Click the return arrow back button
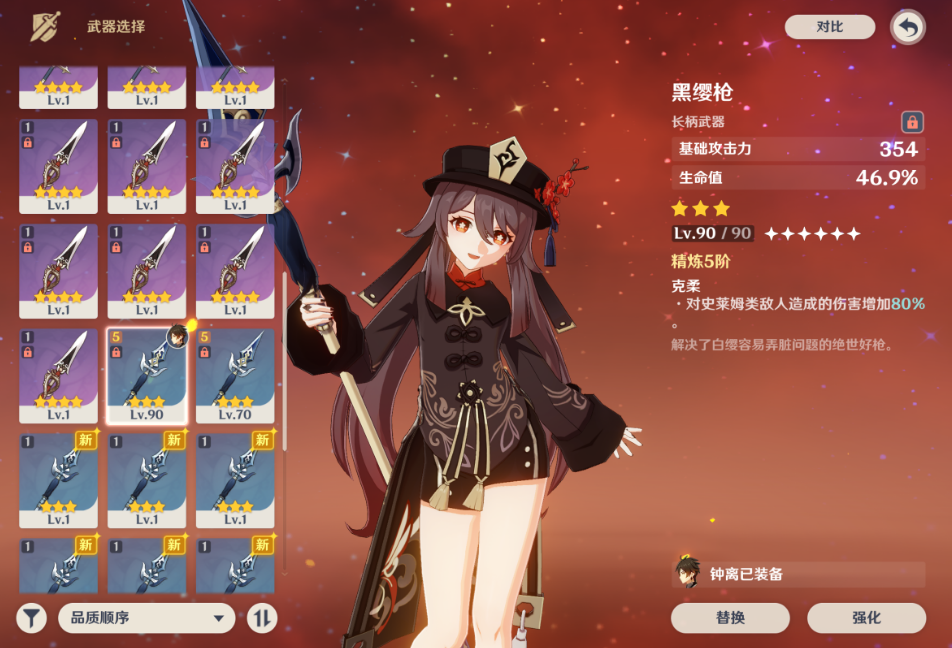Image resolution: width=952 pixels, height=648 pixels. coord(907,27)
